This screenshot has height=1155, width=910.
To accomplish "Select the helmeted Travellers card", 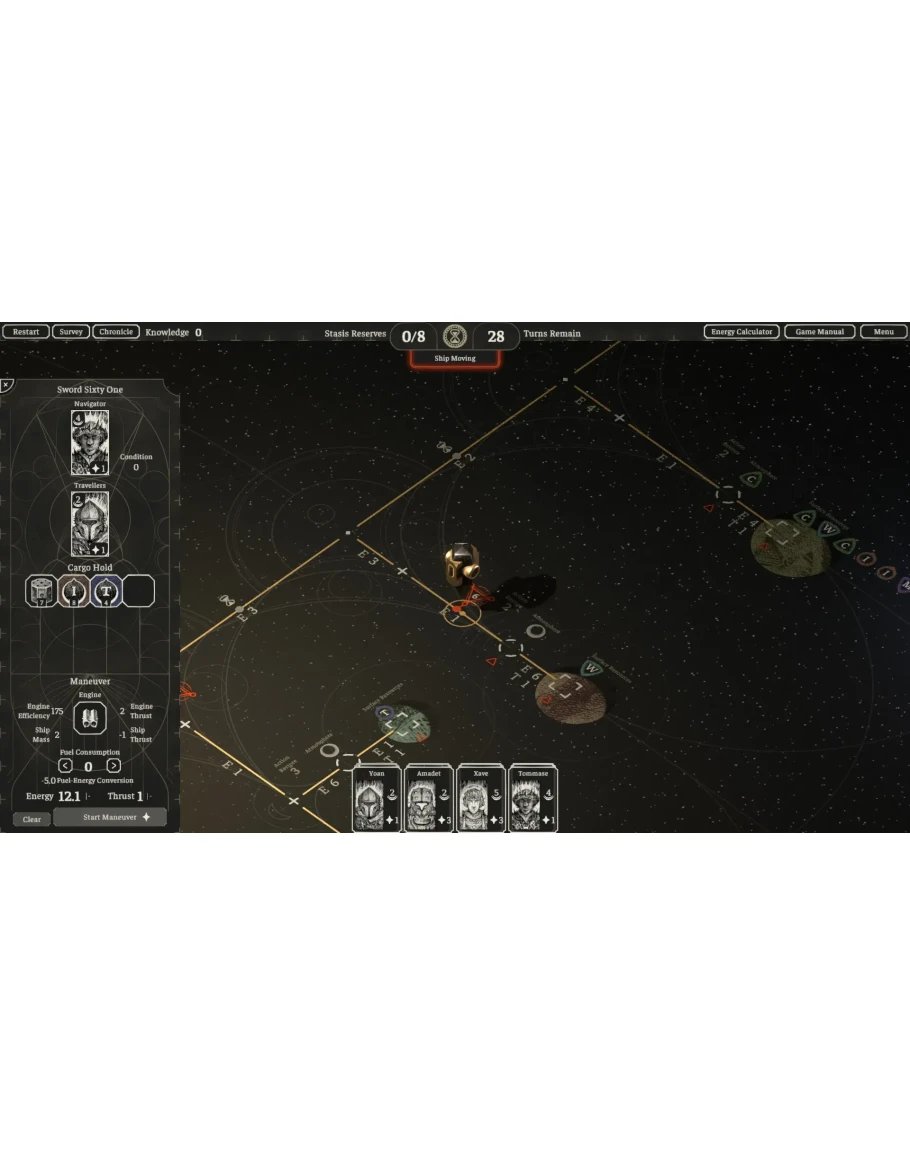I will click(x=90, y=524).
